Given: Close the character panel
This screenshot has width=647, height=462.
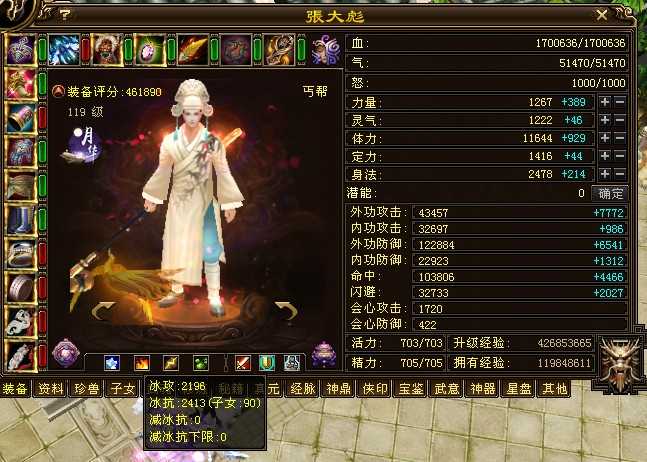Looking at the screenshot, I should pyautogui.click(x=601, y=15).
